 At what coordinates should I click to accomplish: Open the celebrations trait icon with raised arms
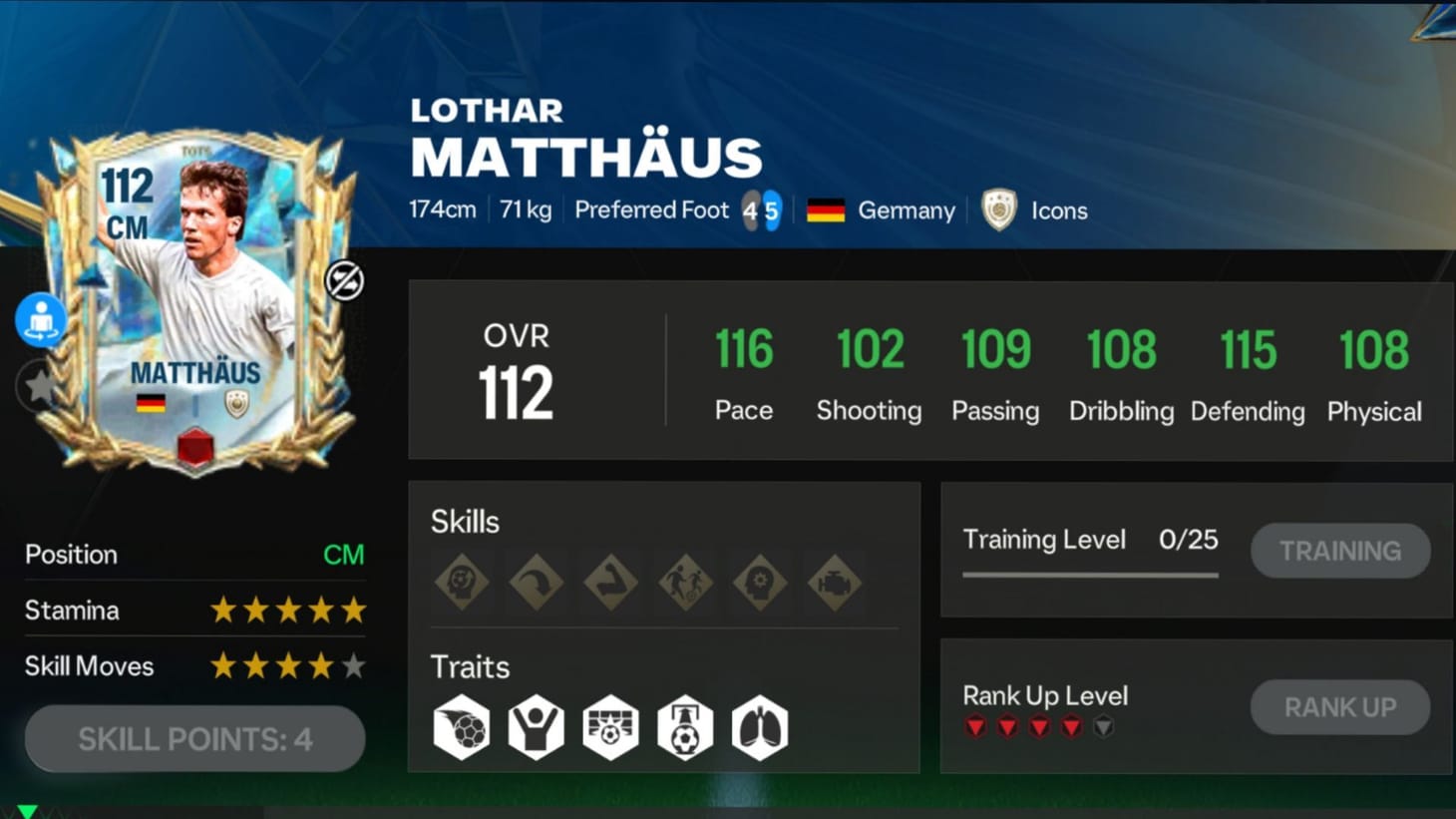pos(536,727)
